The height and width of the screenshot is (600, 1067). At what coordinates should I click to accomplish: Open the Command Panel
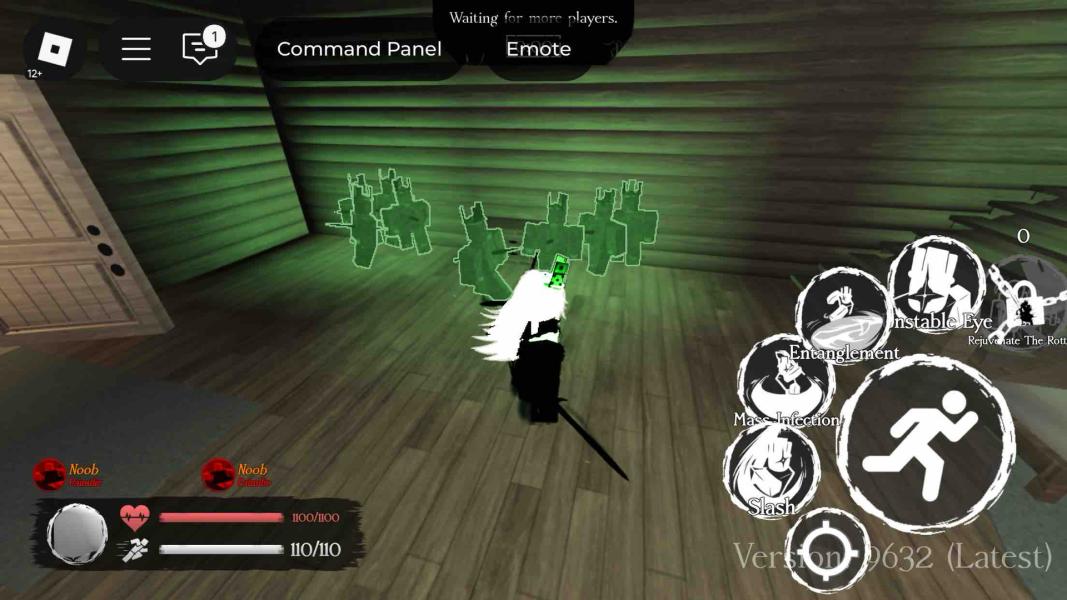point(359,49)
